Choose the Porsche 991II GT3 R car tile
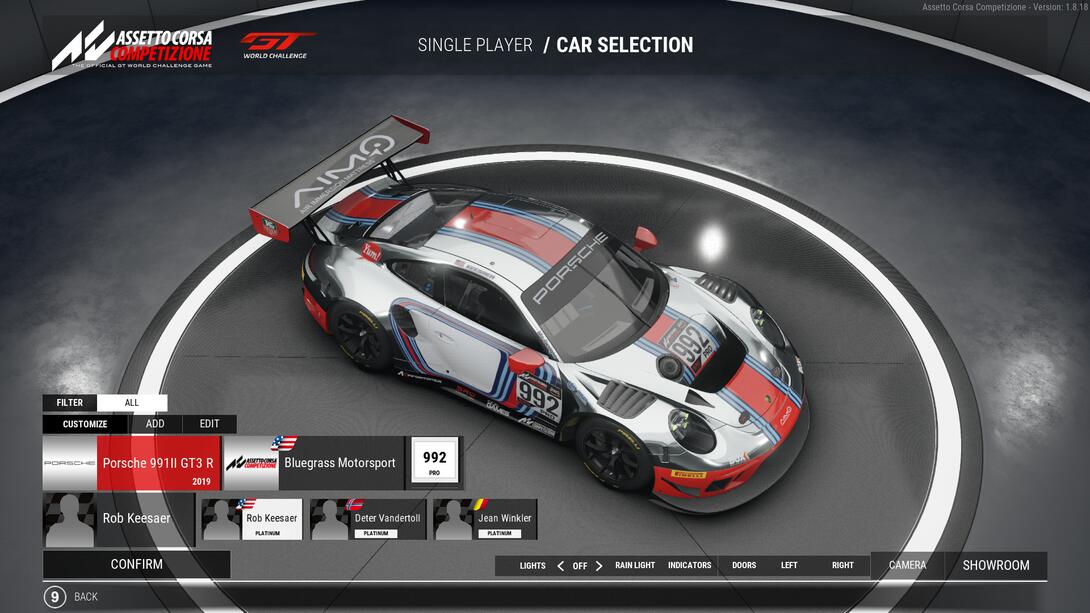 pos(131,463)
